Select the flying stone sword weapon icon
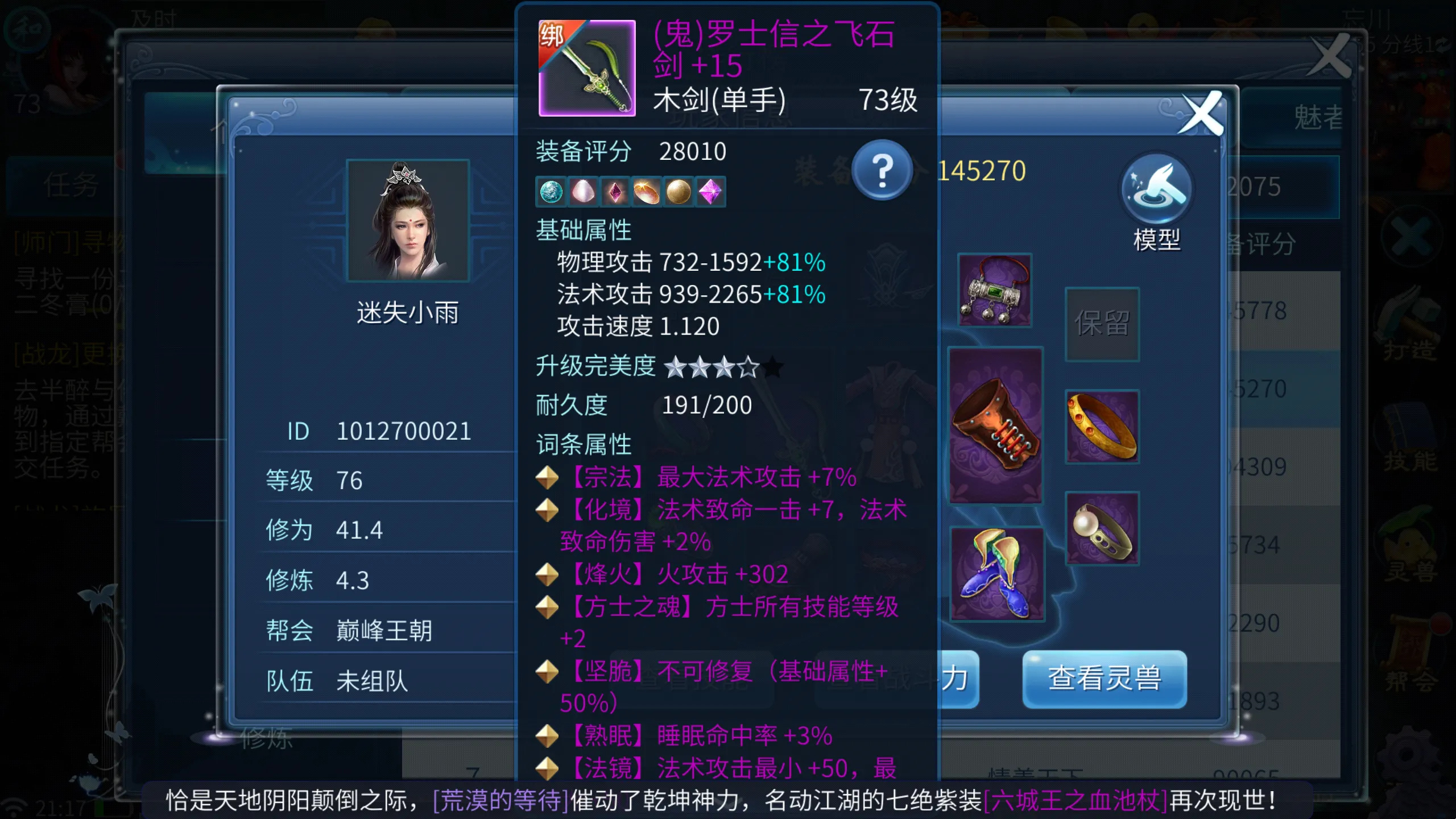The height and width of the screenshot is (819, 1456). [587, 68]
